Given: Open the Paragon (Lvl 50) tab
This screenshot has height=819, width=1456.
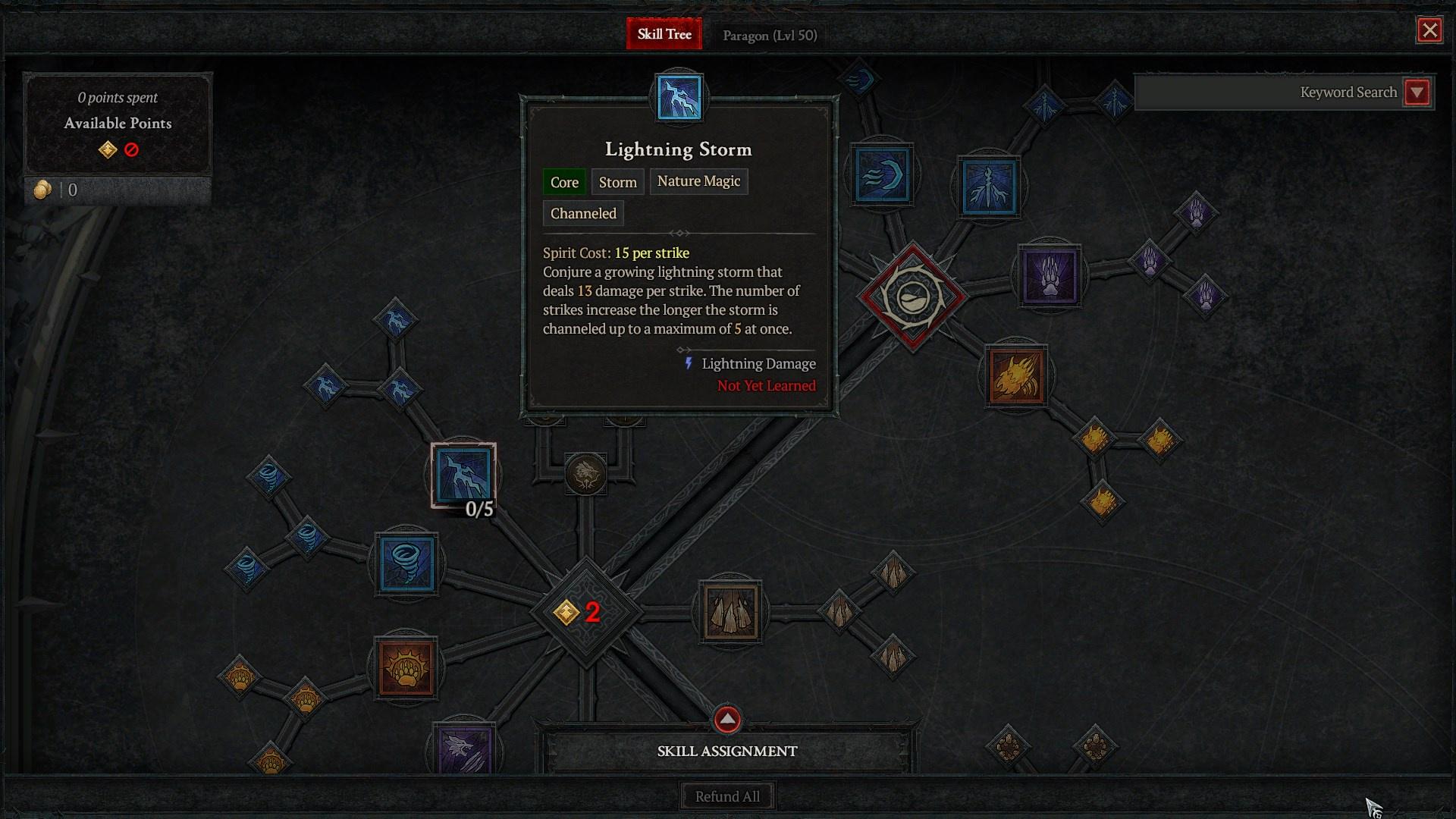Looking at the screenshot, I should tap(769, 36).
